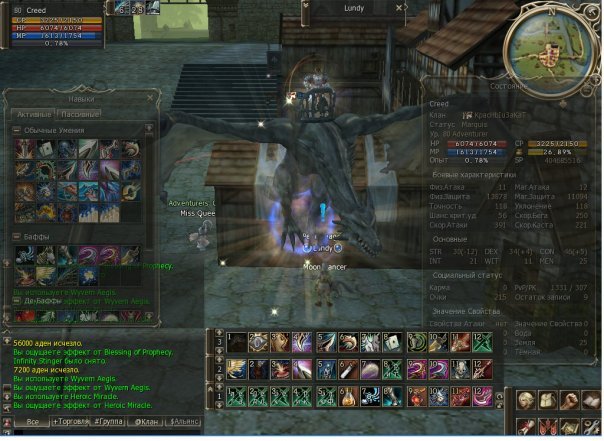Collapse the Обычные Умения section

[x=17, y=130]
